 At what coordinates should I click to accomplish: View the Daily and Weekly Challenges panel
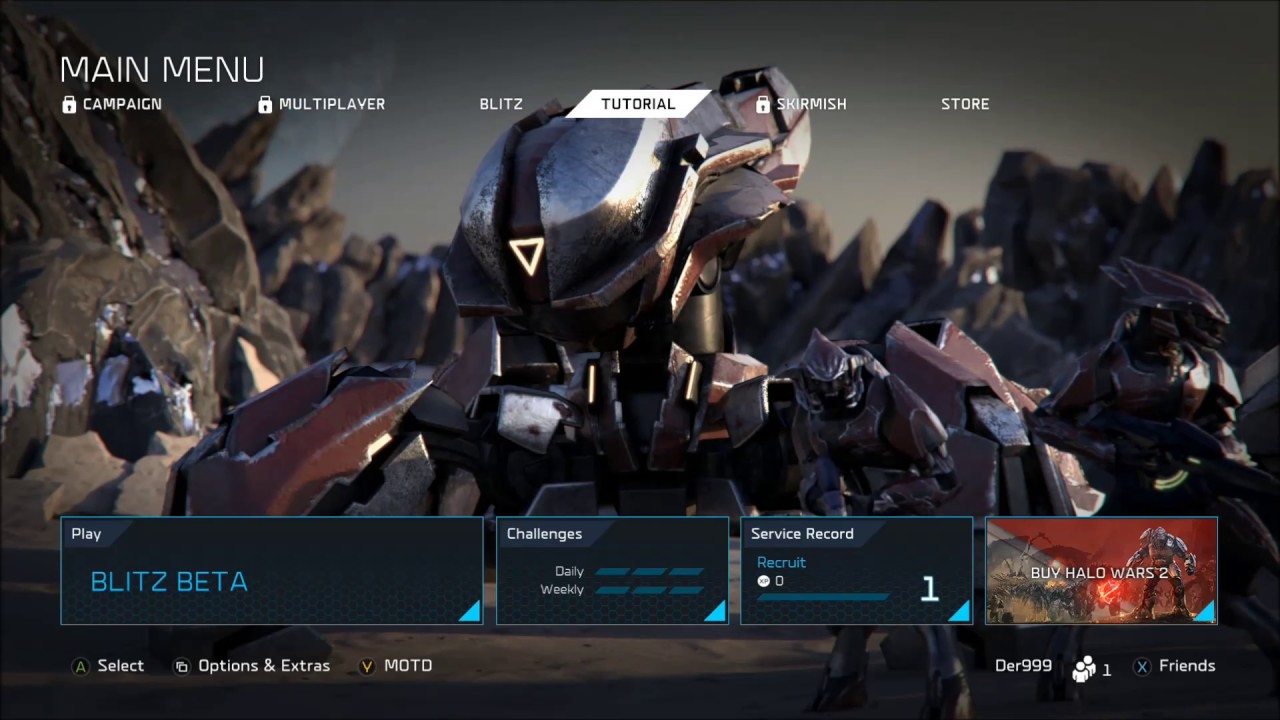tap(612, 571)
